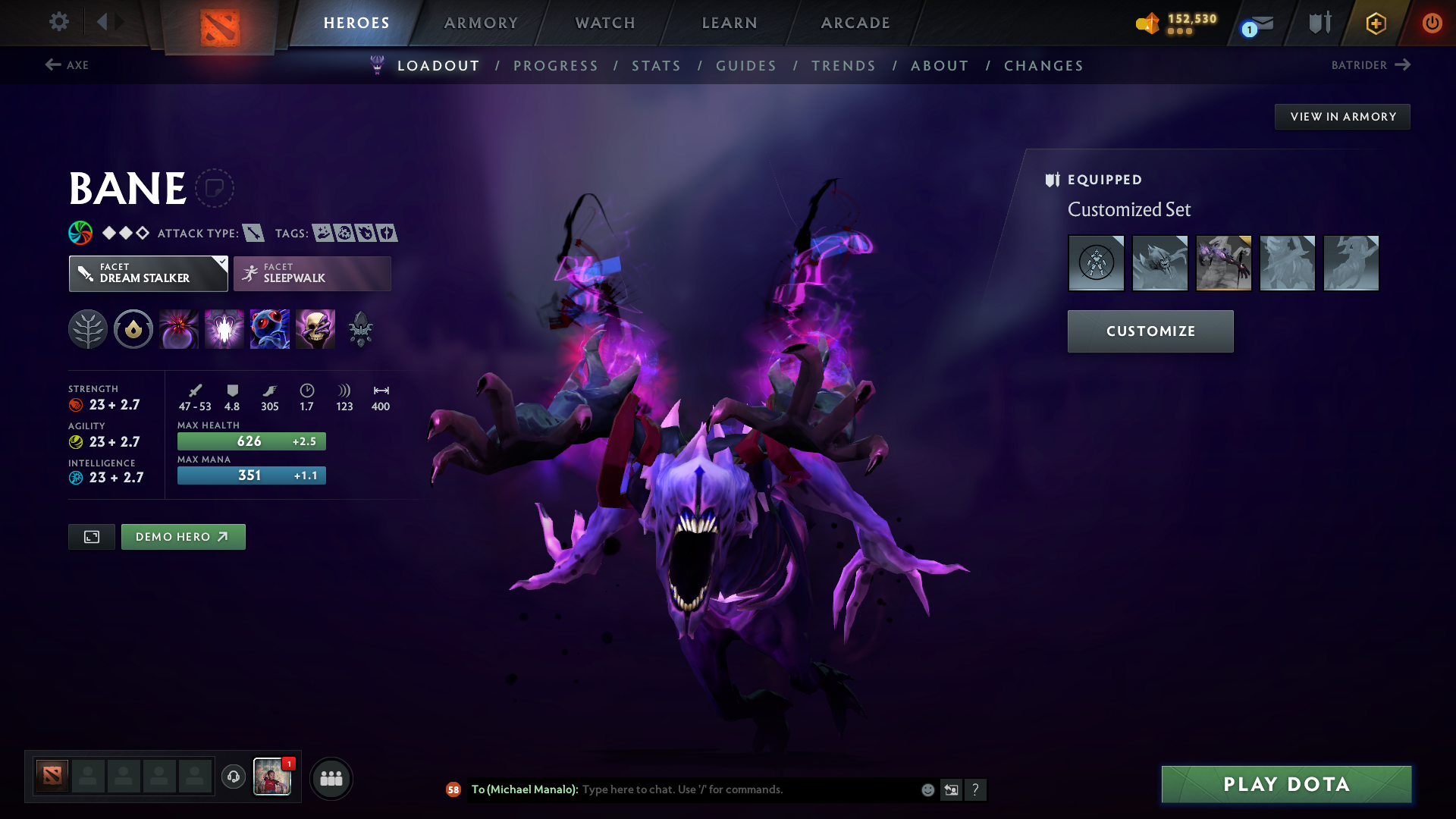Click the Dota plus hexagon icon

[x=1376, y=23]
